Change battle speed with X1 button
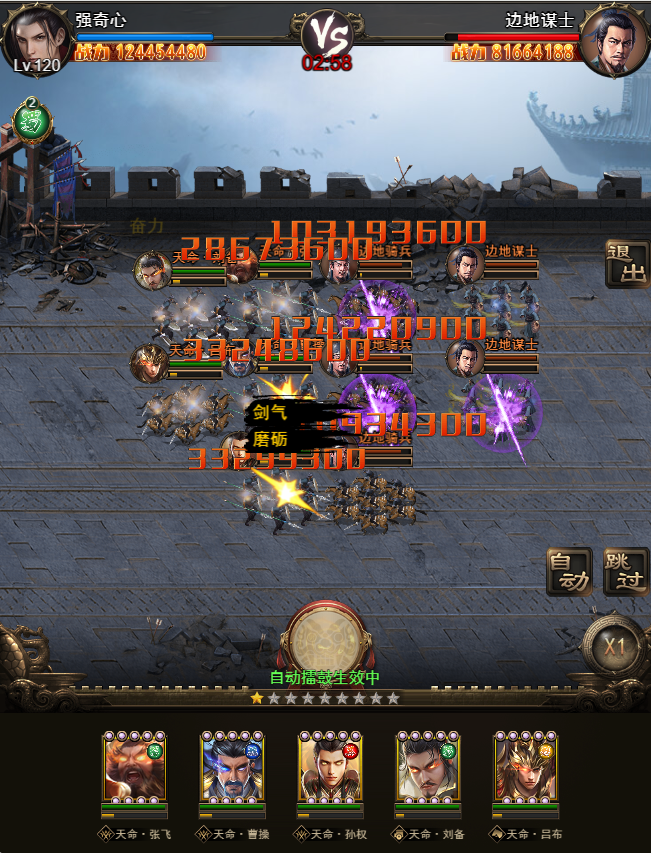This screenshot has height=853, width=651. 614,647
